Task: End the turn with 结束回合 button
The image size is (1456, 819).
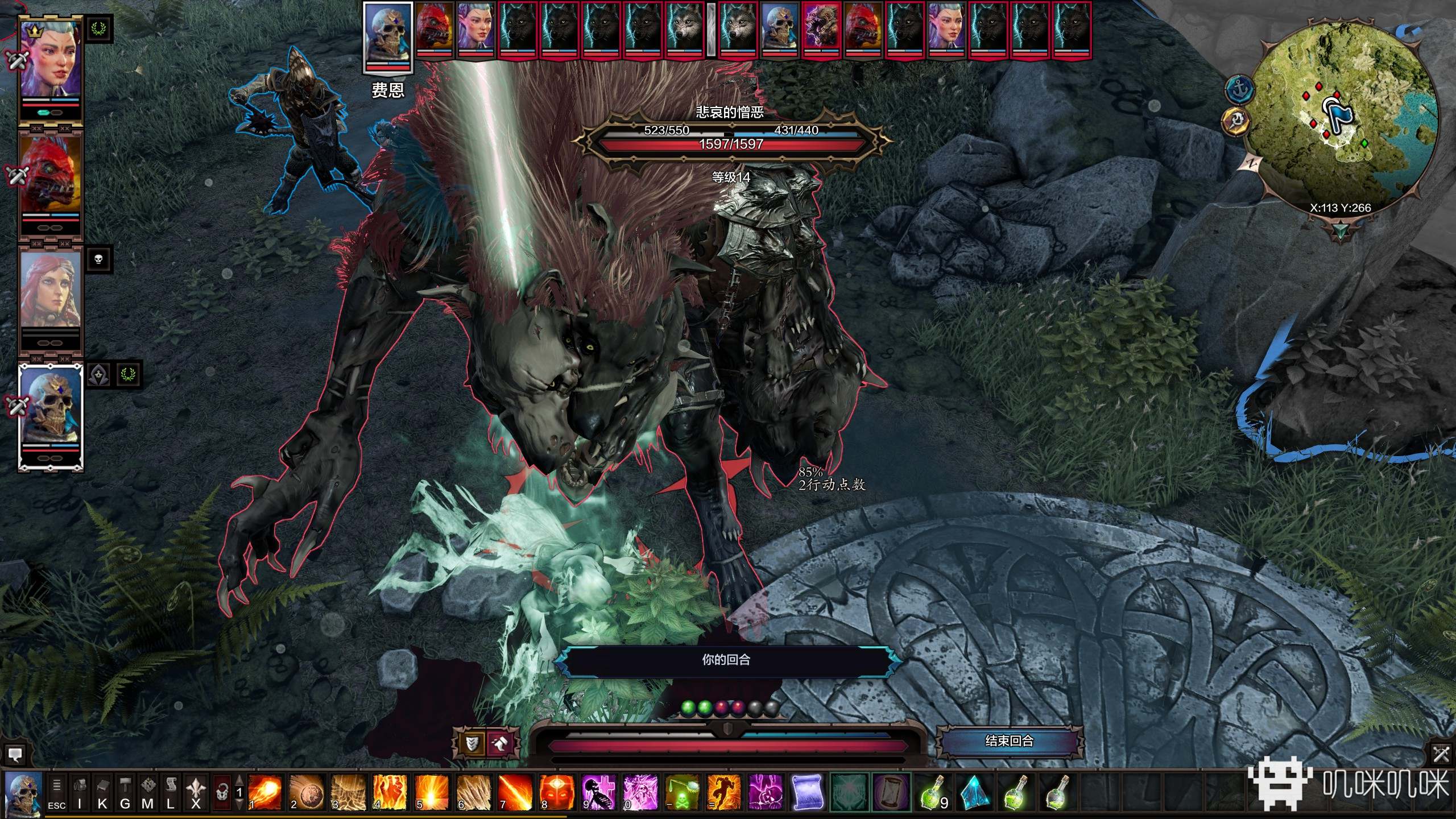Action: [1009, 741]
